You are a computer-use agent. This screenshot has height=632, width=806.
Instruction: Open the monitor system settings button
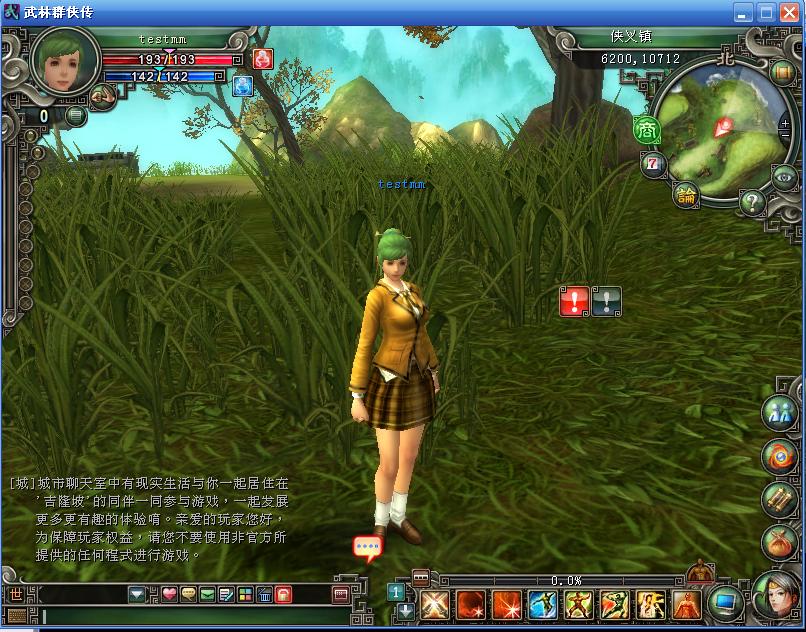click(725, 603)
